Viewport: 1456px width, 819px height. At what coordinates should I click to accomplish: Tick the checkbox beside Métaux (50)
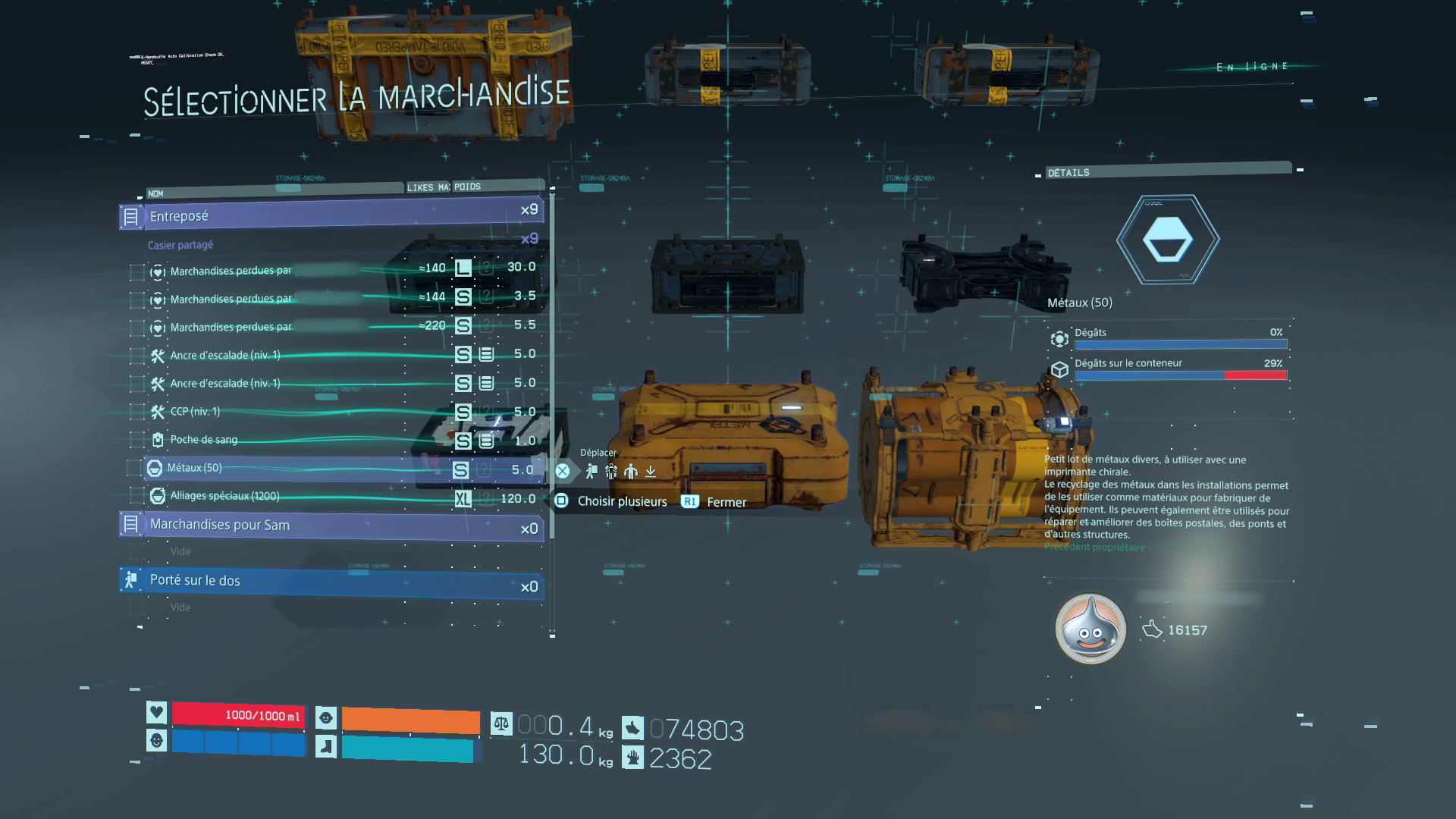(x=134, y=469)
